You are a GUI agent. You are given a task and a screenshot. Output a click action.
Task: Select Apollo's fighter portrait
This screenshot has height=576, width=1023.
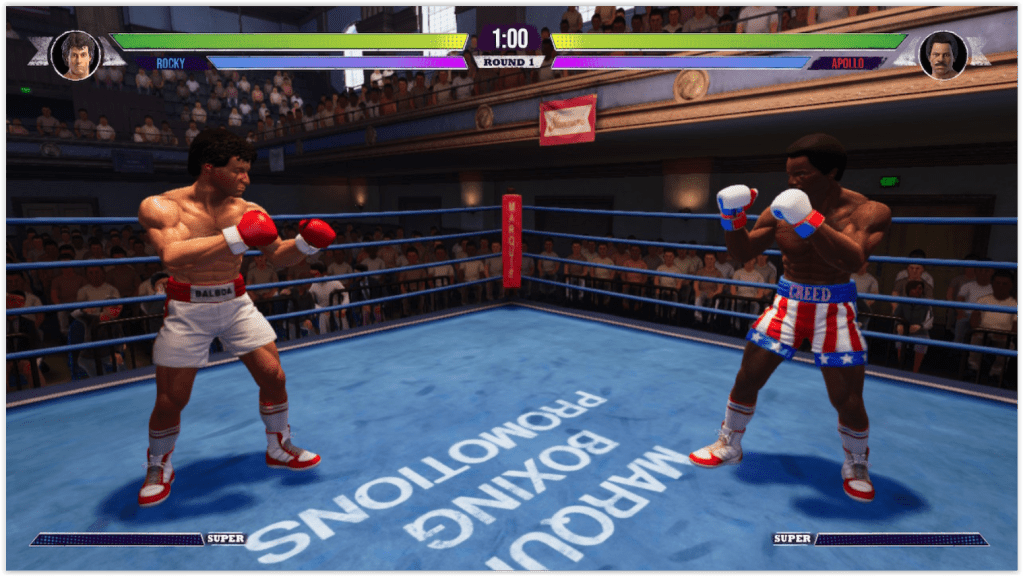coord(942,54)
